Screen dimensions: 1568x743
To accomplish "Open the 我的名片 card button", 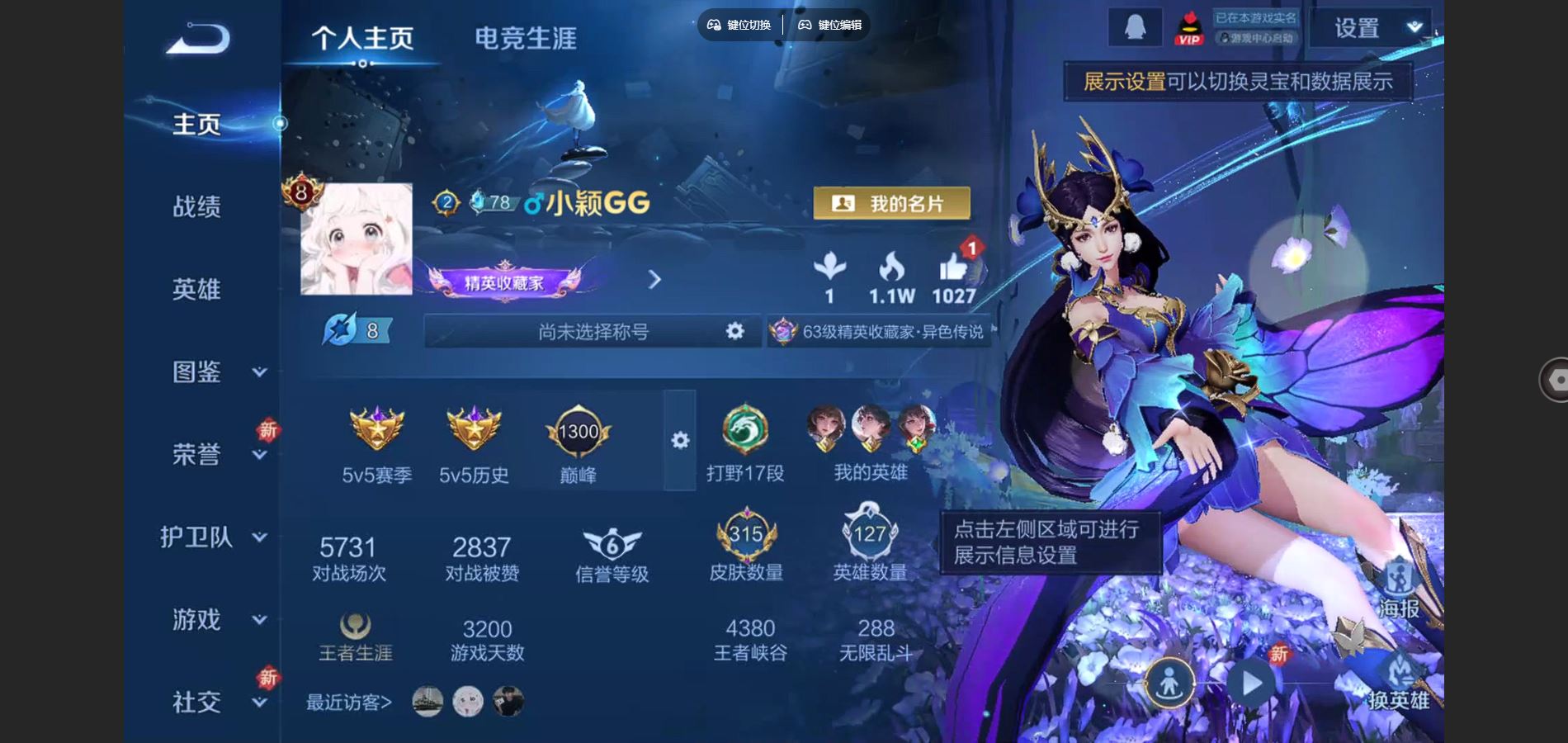I will click(891, 203).
